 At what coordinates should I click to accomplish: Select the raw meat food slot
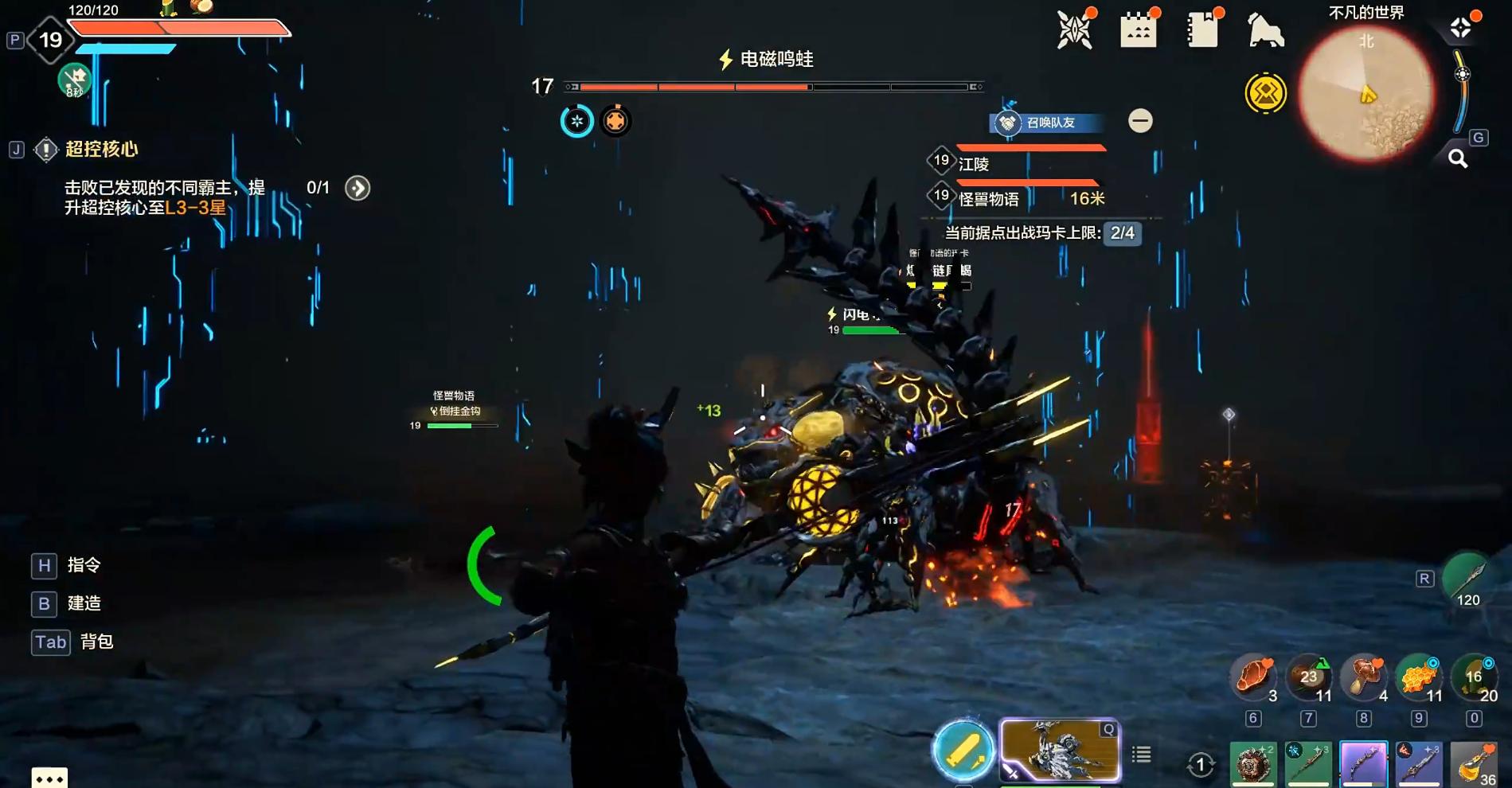(x=1253, y=677)
